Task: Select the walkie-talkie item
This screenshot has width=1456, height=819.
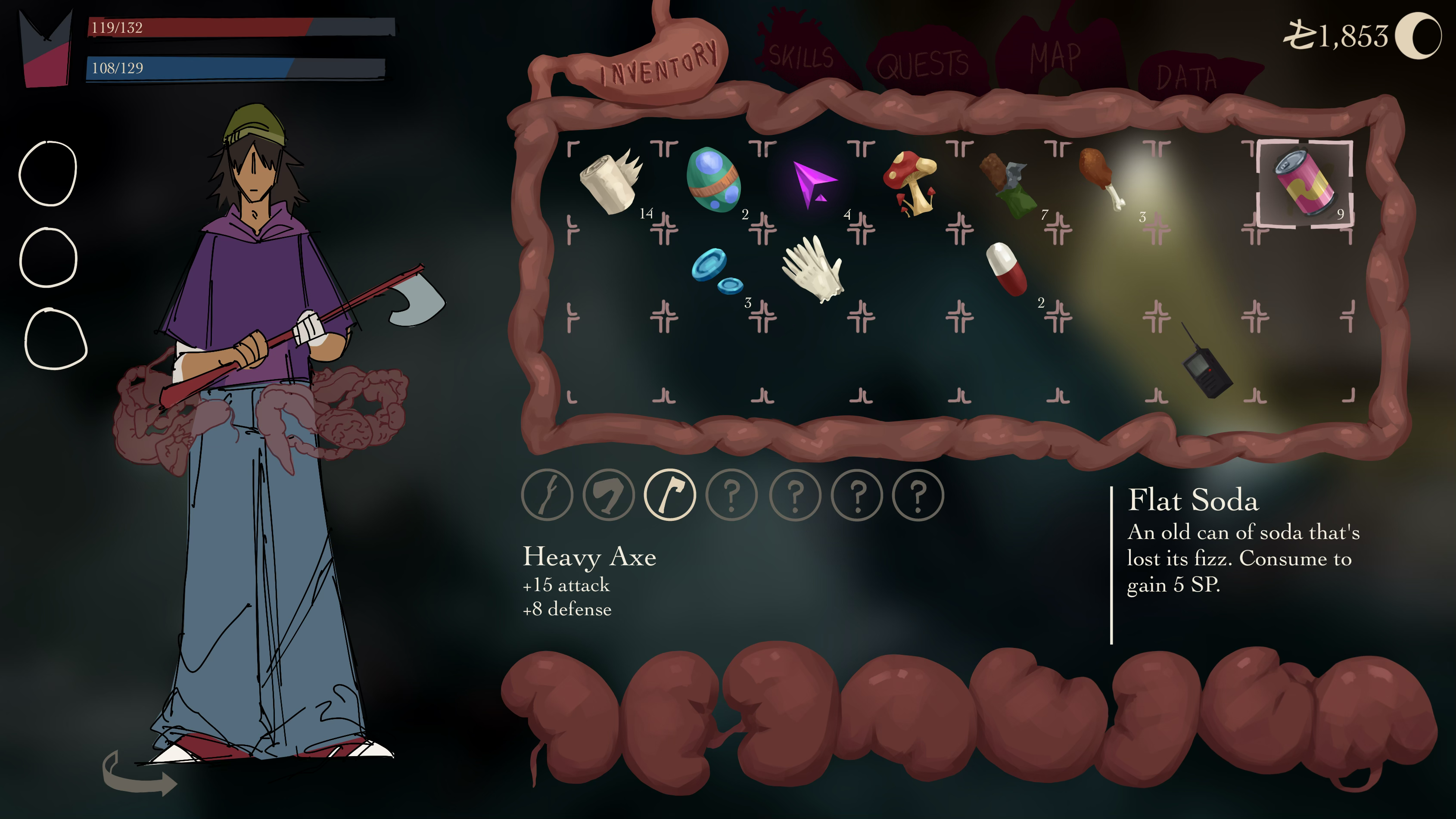Action: pos(1206,369)
